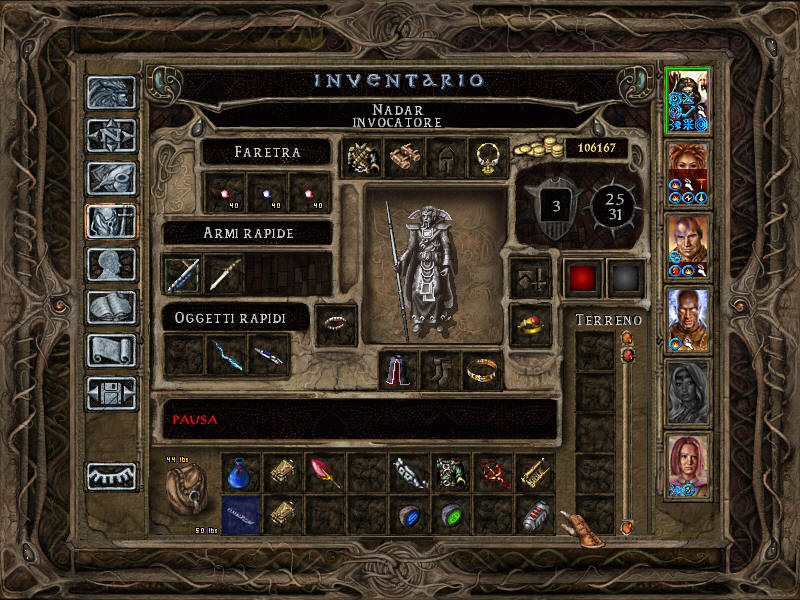Select the equipped amulet slot

[488, 158]
